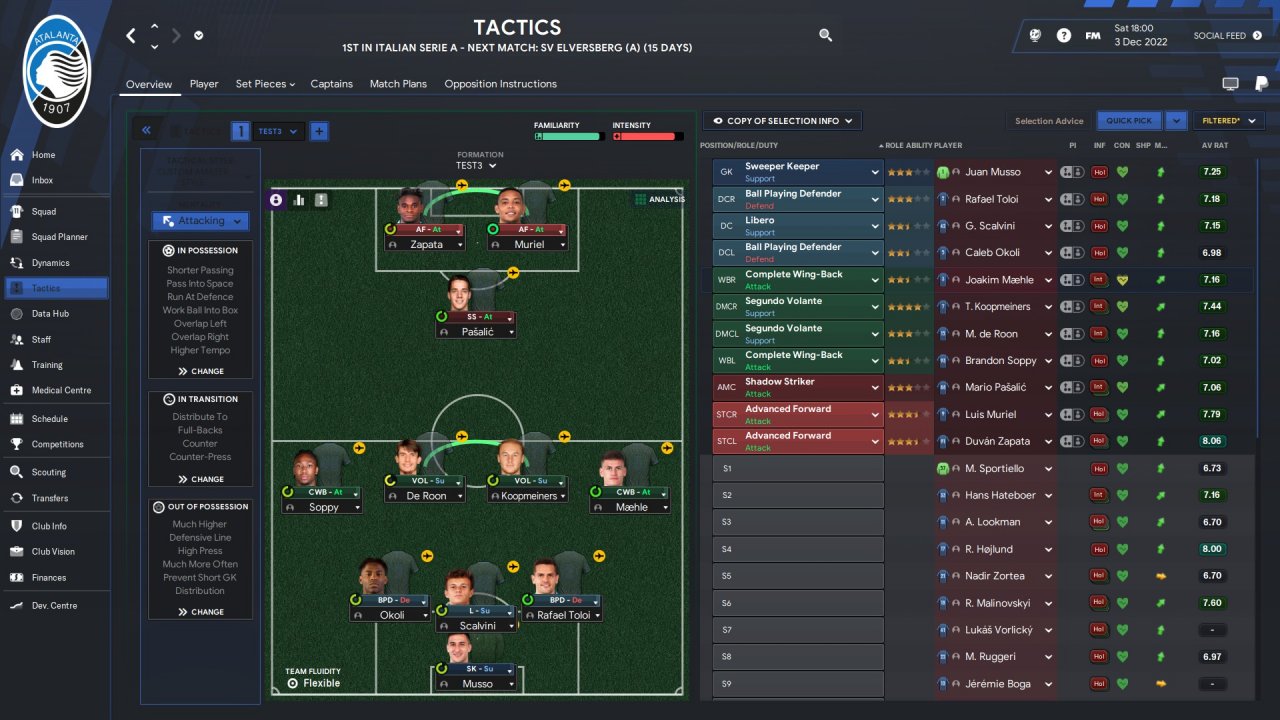Open the Training section
This screenshot has height=720, width=1280.
click(x=46, y=365)
